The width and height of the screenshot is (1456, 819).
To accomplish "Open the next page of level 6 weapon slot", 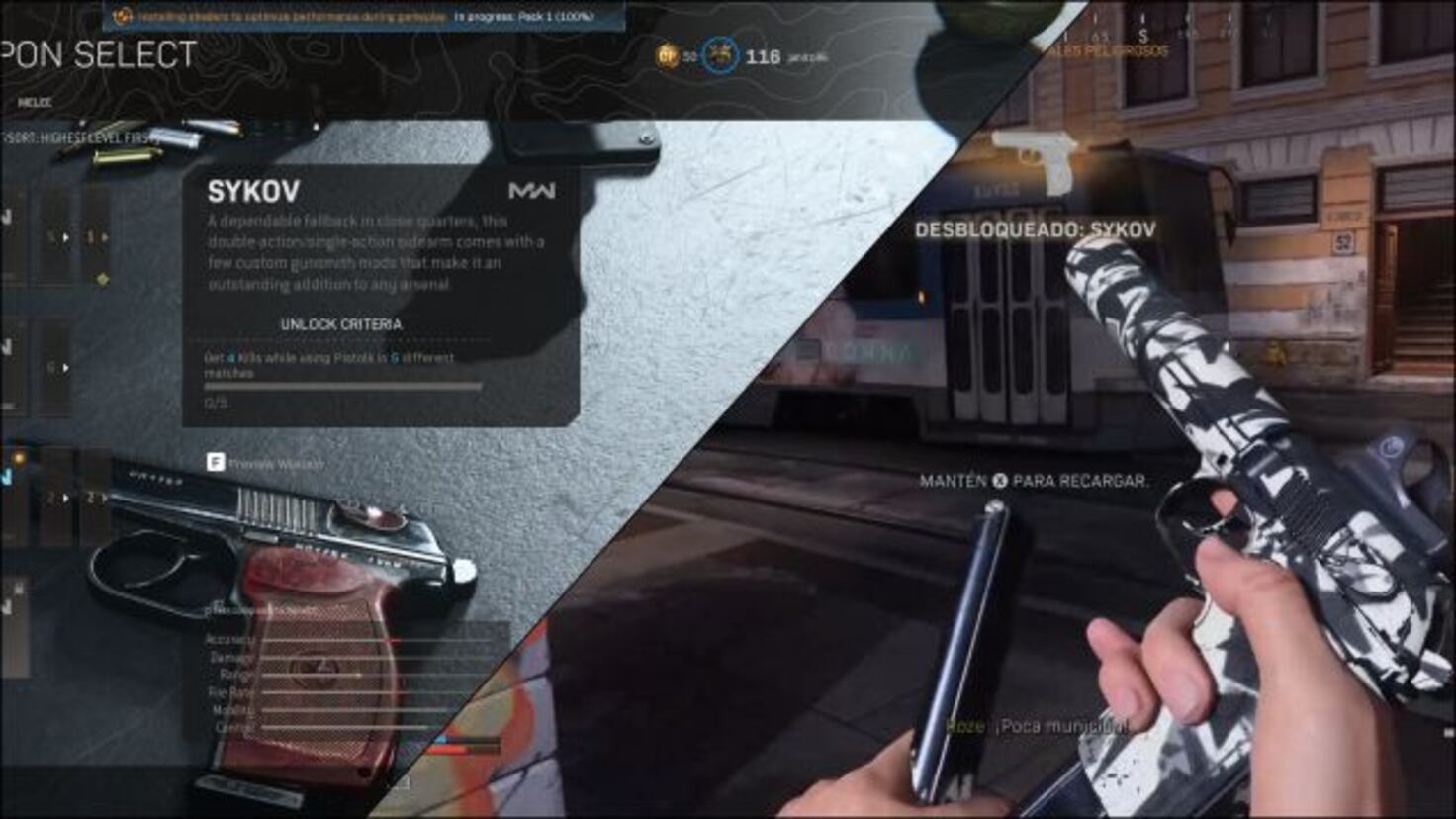I will 65,366.
